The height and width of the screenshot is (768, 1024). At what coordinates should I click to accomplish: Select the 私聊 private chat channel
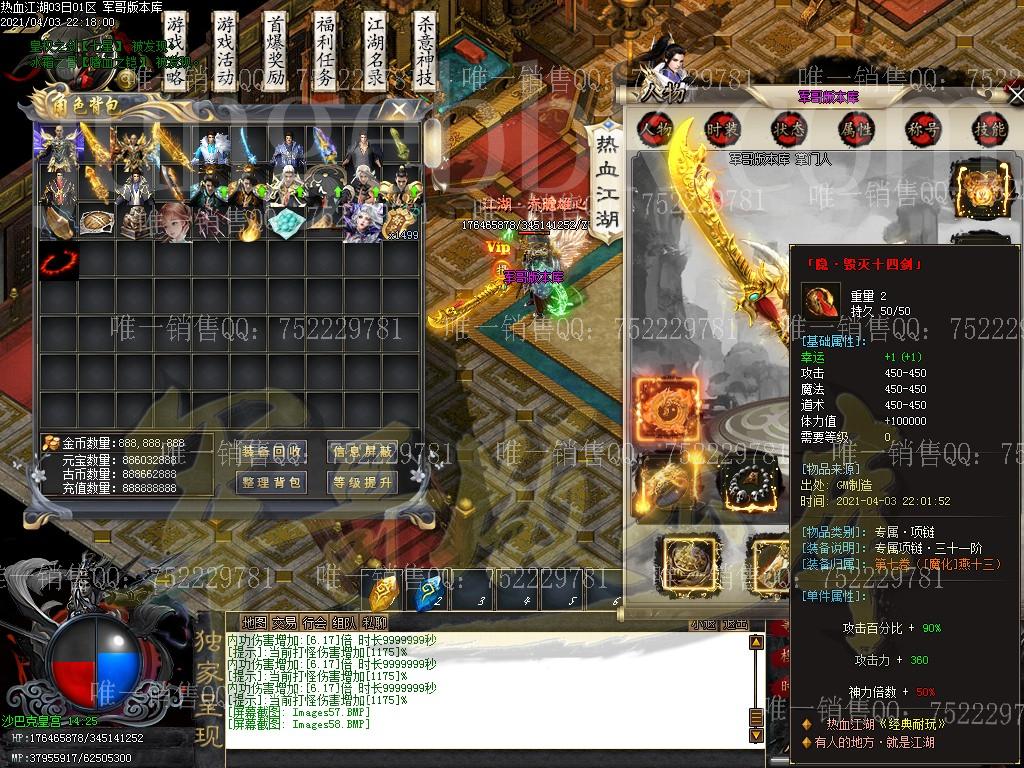375,623
